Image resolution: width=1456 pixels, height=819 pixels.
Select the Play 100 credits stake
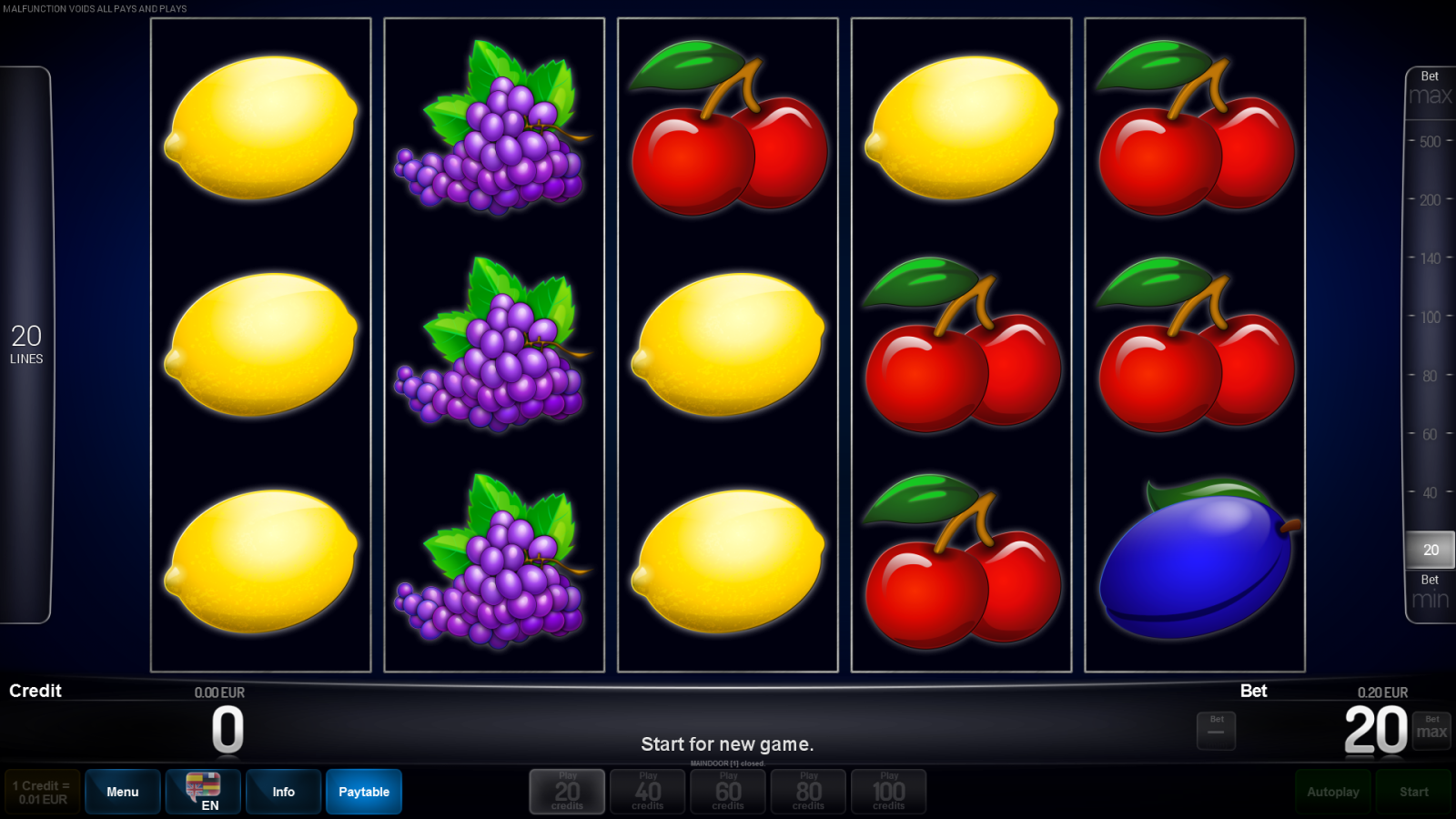889,791
